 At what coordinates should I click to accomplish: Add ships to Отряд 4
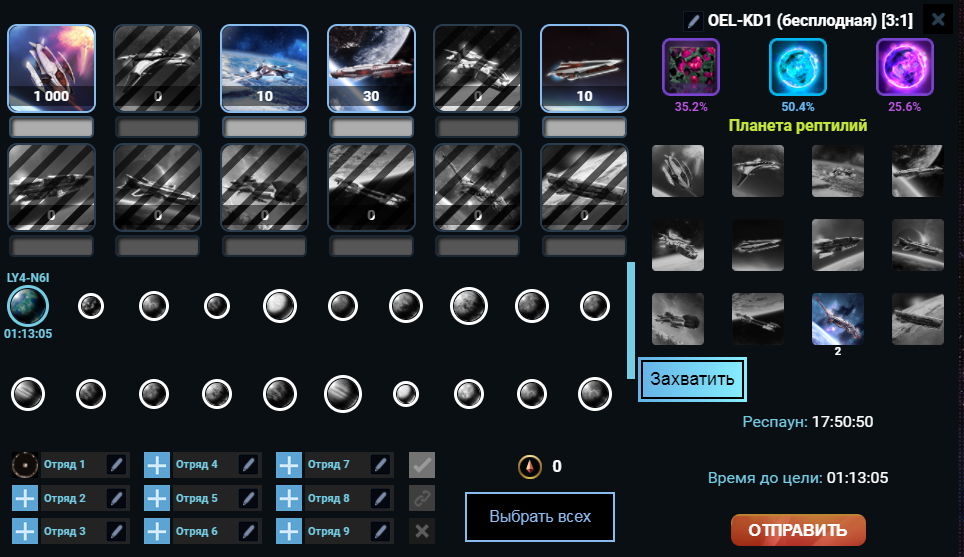coord(158,465)
